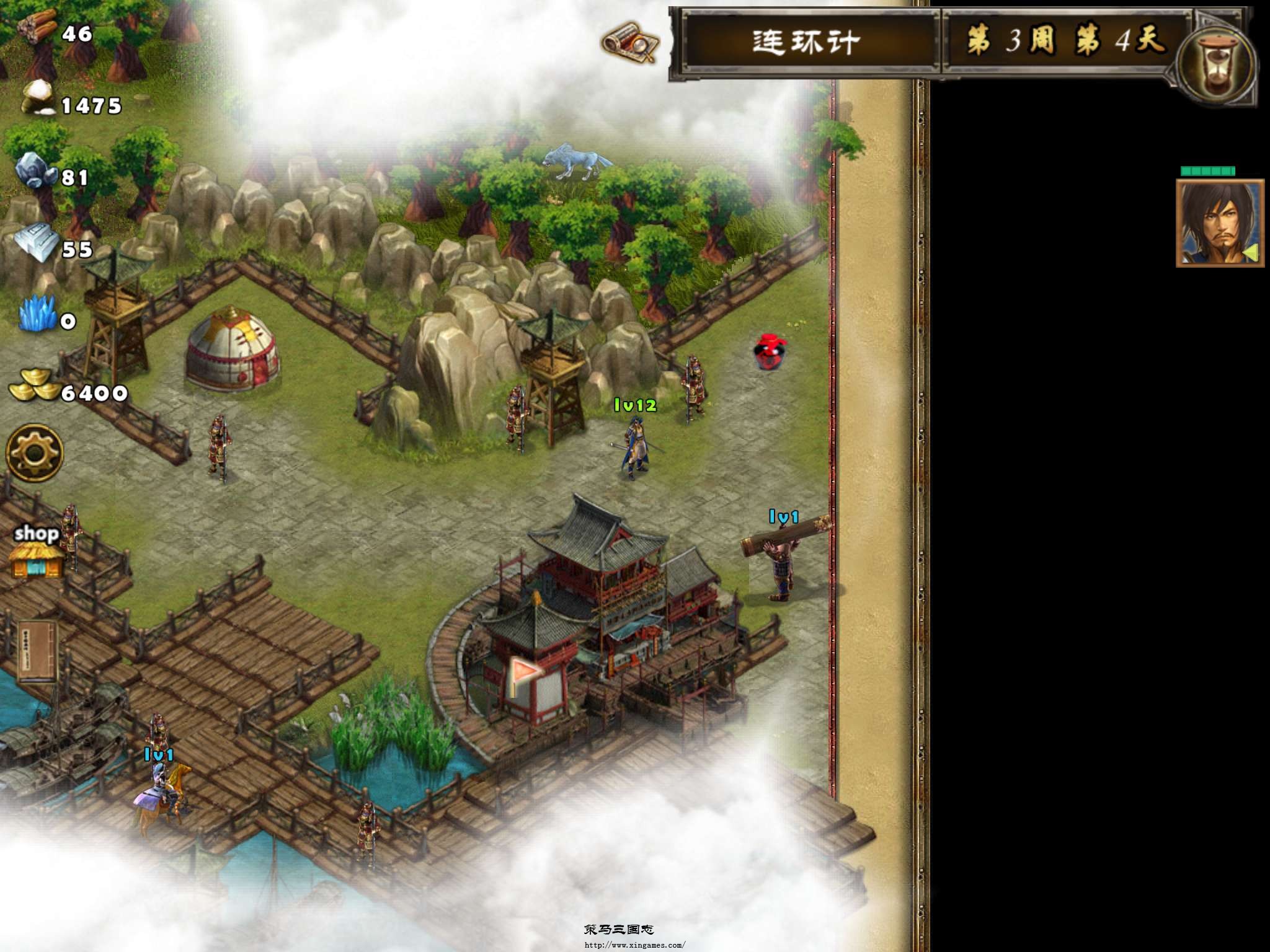This screenshot has height=952, width=1270.
Task: Select the hero portrait
Action: (1219, 223)
